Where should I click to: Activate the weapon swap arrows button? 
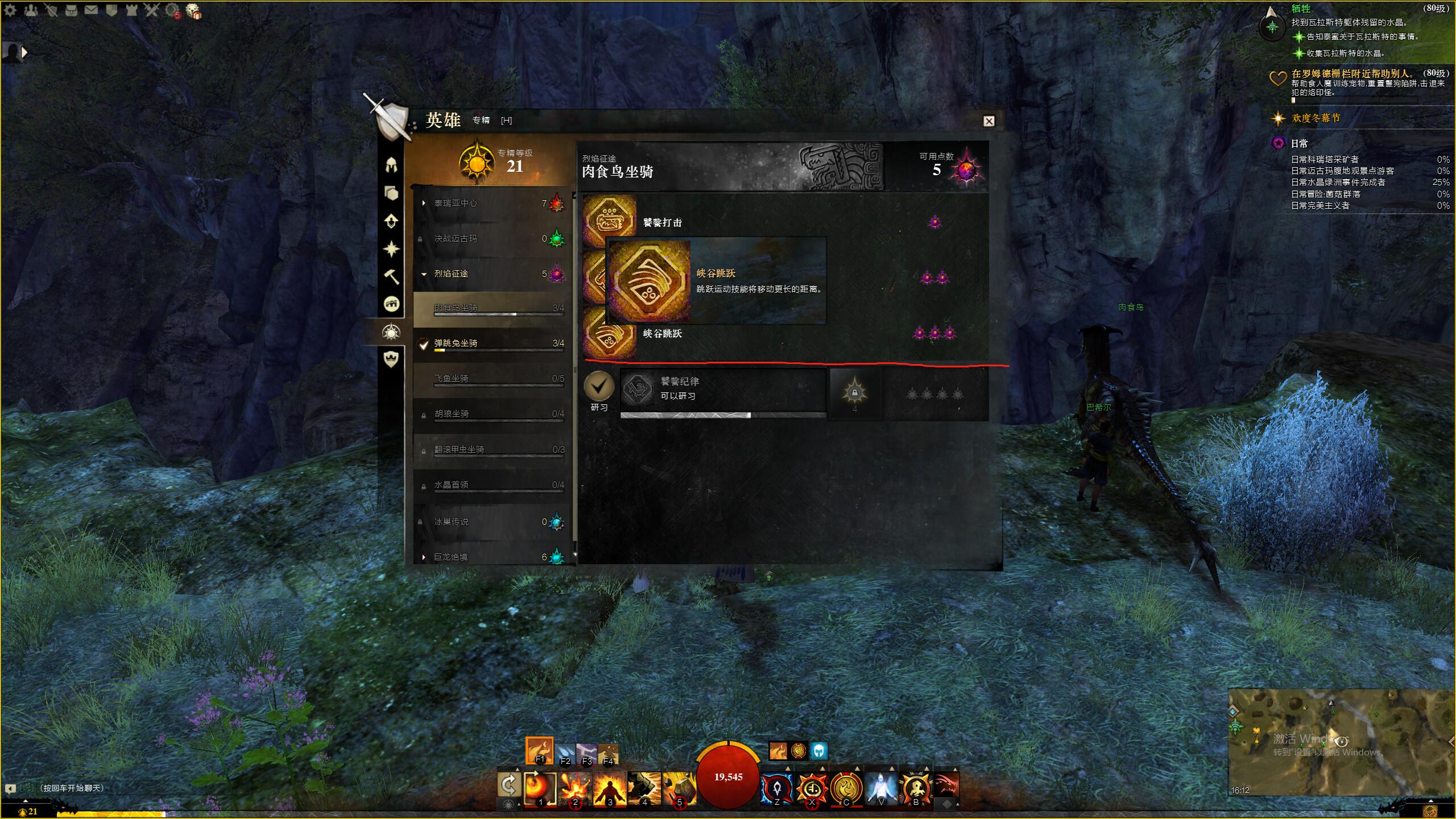coord(508,784)
